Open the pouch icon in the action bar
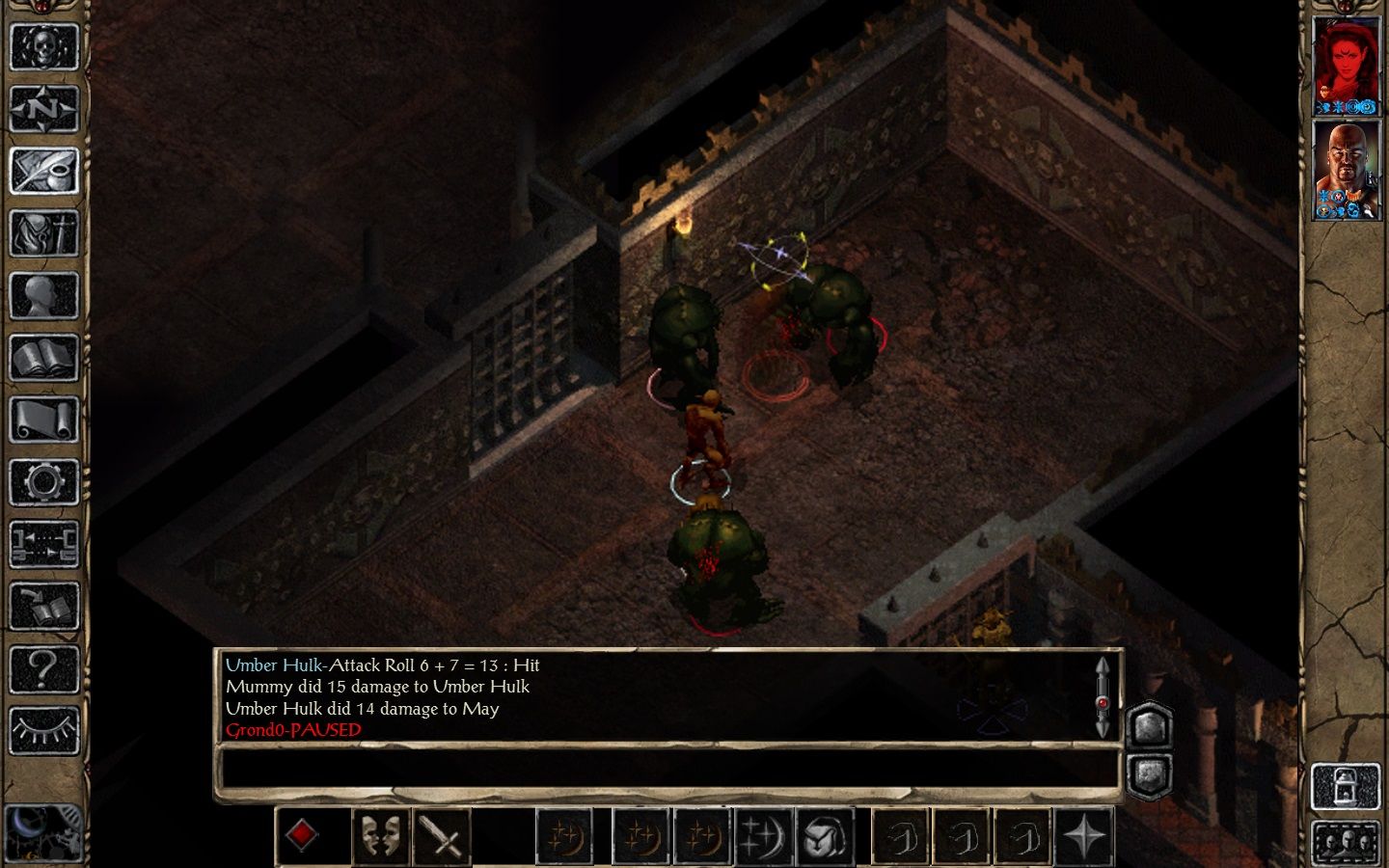The width and height of the screenshot is (1389, 868). tap(826, 835)
